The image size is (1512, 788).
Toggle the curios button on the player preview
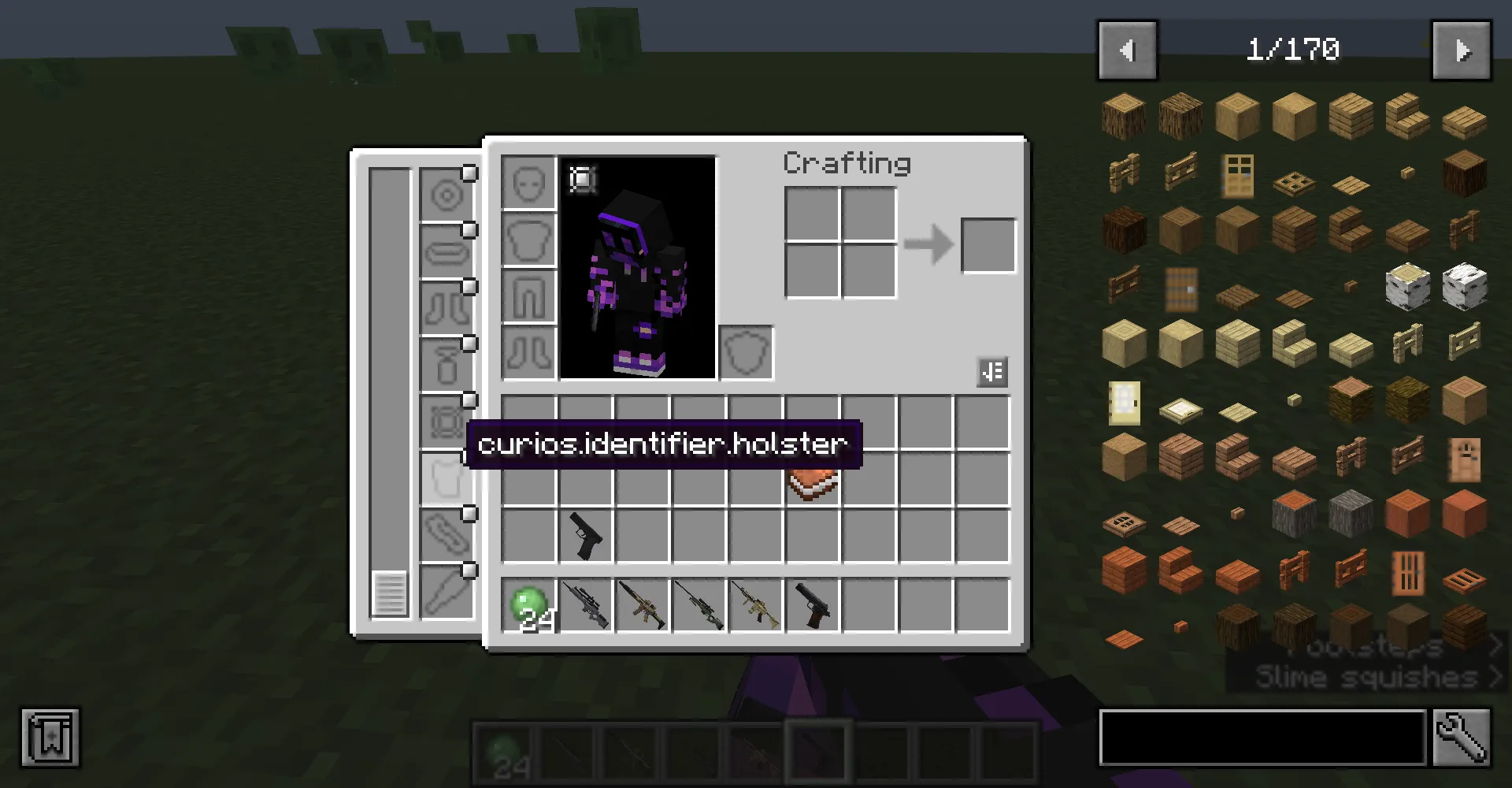point(583,180)
